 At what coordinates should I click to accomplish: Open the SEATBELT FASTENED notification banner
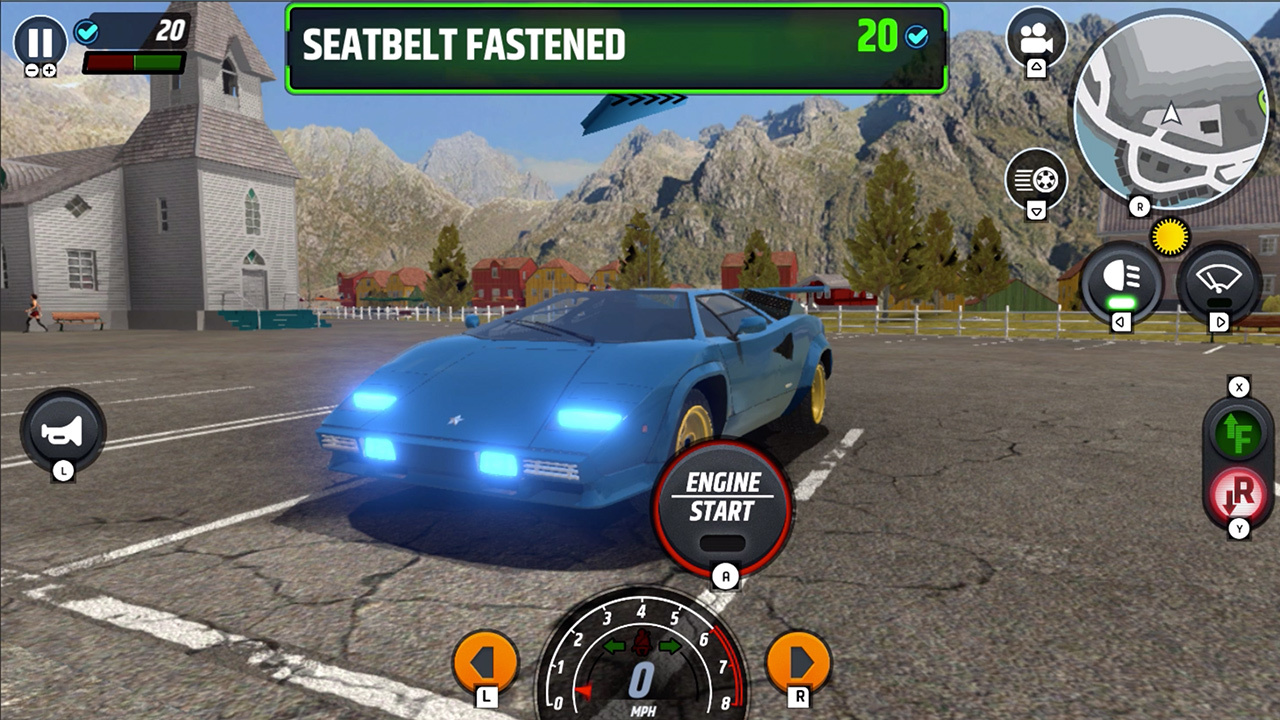pos(615,46)
